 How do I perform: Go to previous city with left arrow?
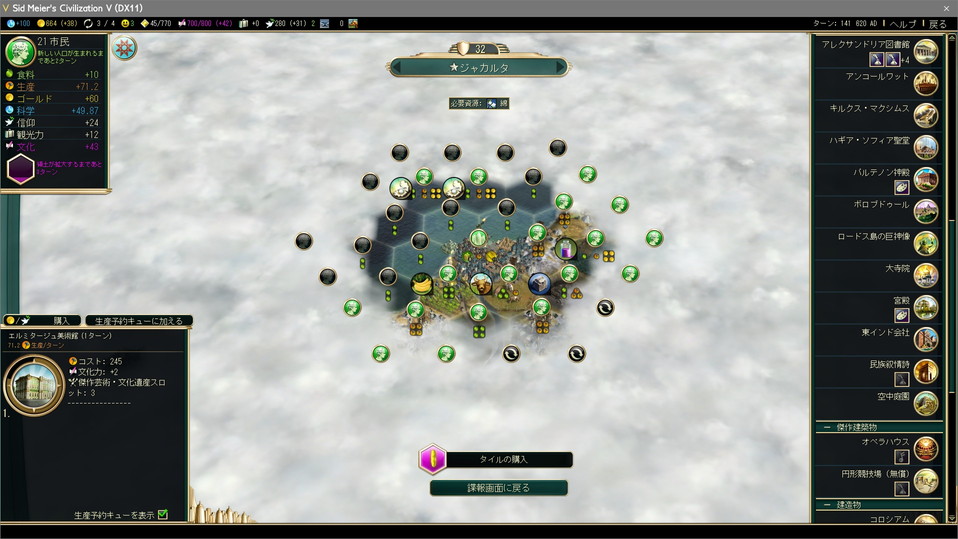[x=396, y=68]
